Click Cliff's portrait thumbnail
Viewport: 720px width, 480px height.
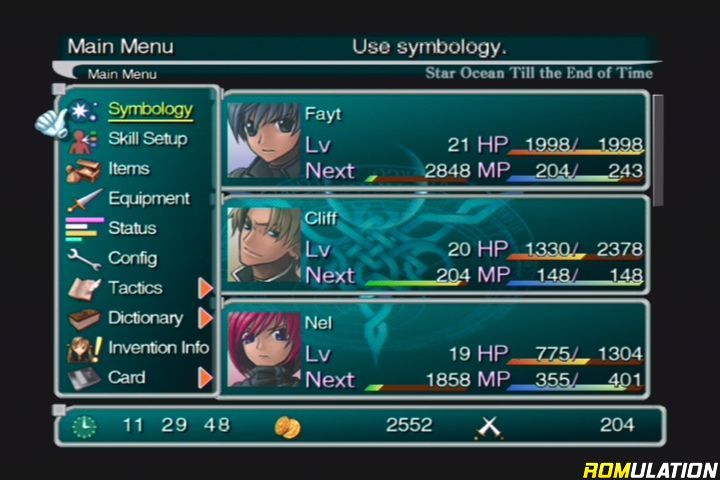pyautogui.click(x=263, y=246)
